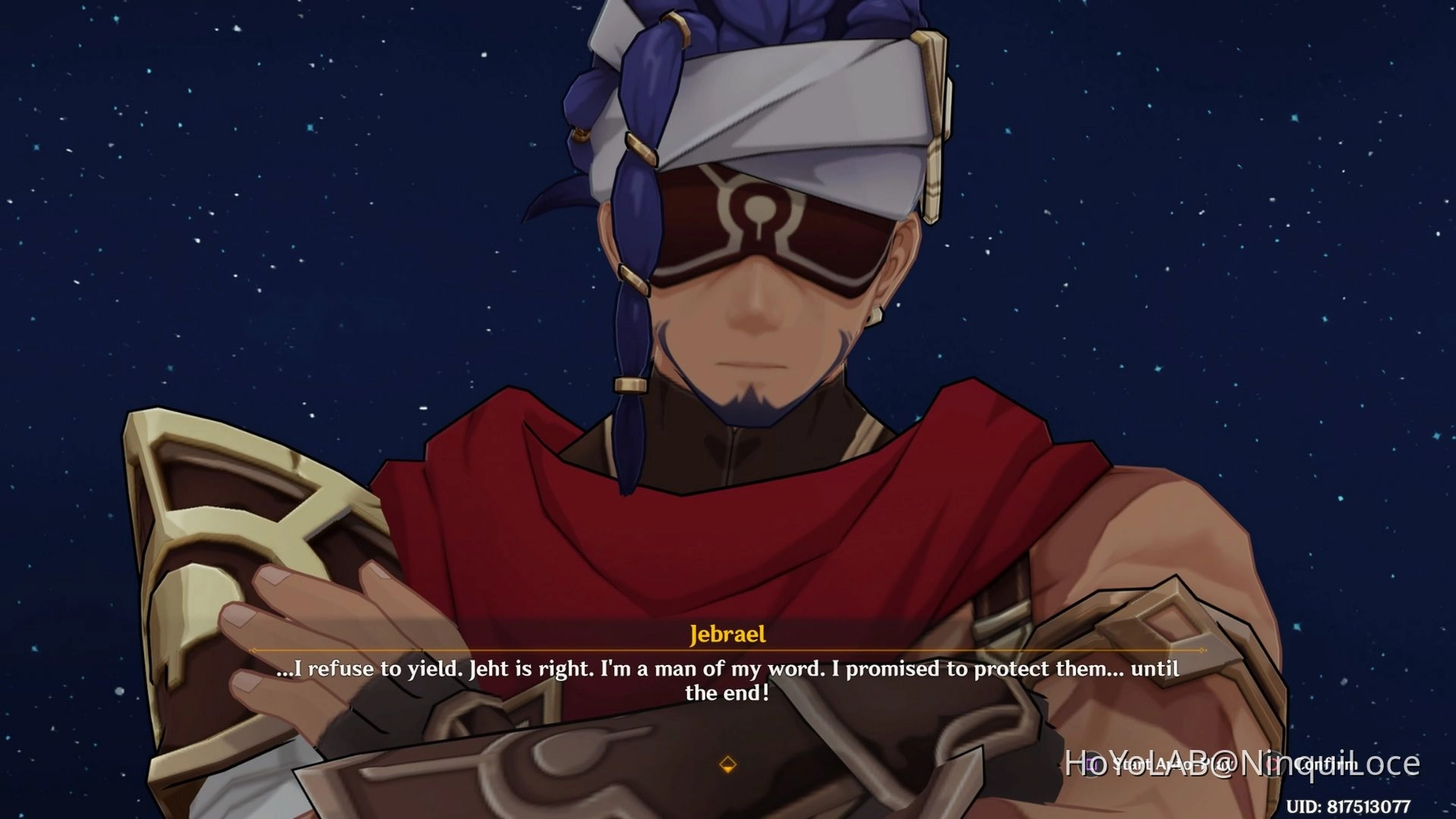Click the orange diamond continue indicator
This screenshot has height=819, width=1456.
point(727,766)
